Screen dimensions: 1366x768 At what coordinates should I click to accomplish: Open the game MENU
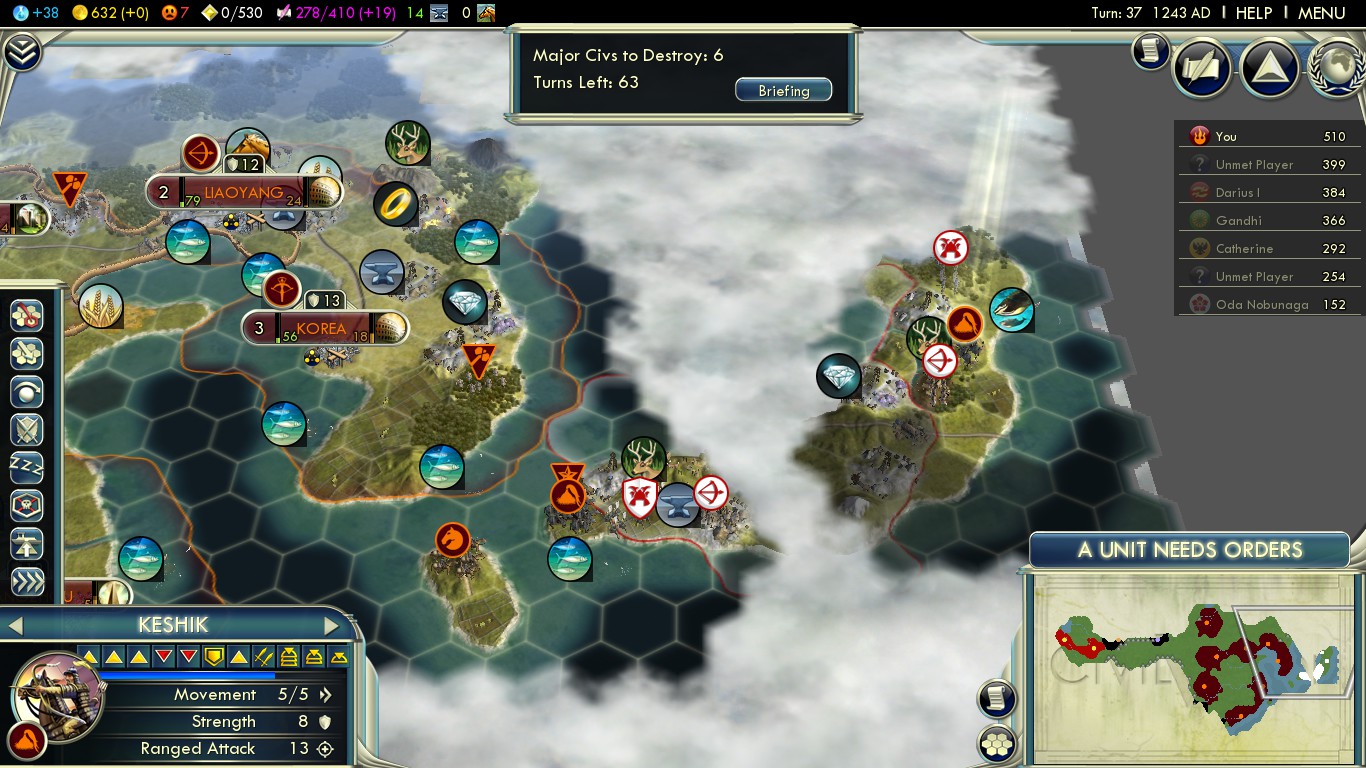click(x=1321, y=13)
